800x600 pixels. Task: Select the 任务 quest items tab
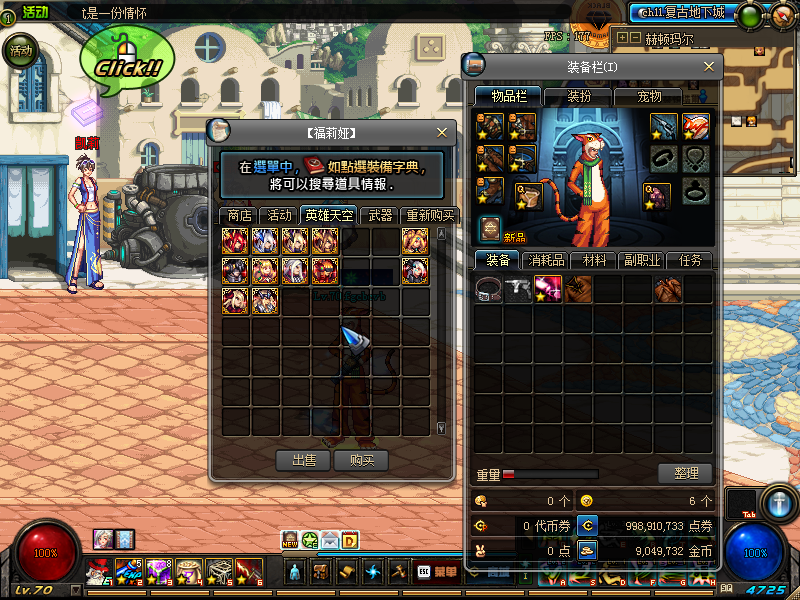tap(690, 260)
